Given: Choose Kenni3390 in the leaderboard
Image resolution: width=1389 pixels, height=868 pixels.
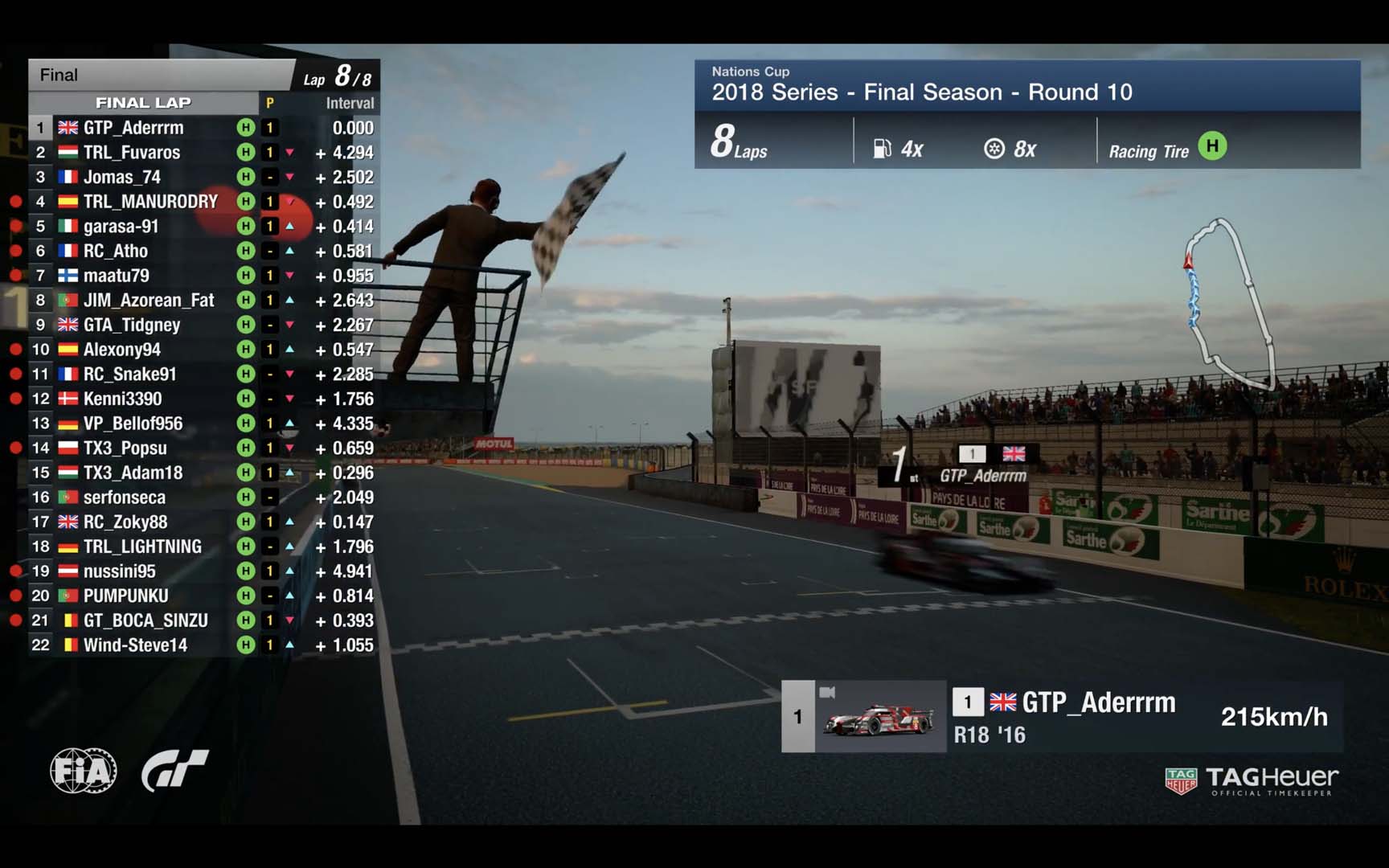Looking at the screenshot, I should [123, 399].
